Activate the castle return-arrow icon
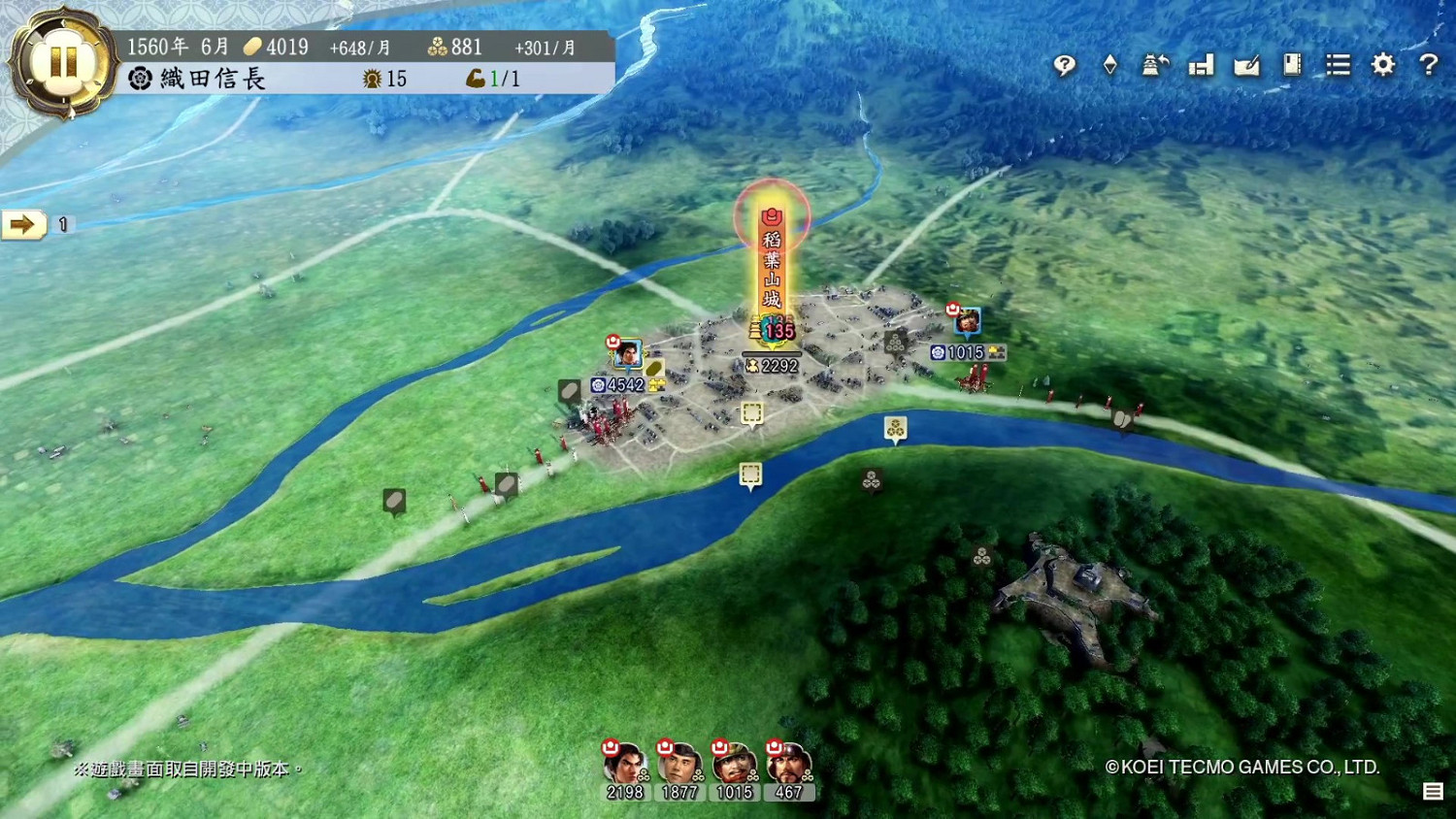This screenshot has width=1456, height=819. tap(1155, 65)
